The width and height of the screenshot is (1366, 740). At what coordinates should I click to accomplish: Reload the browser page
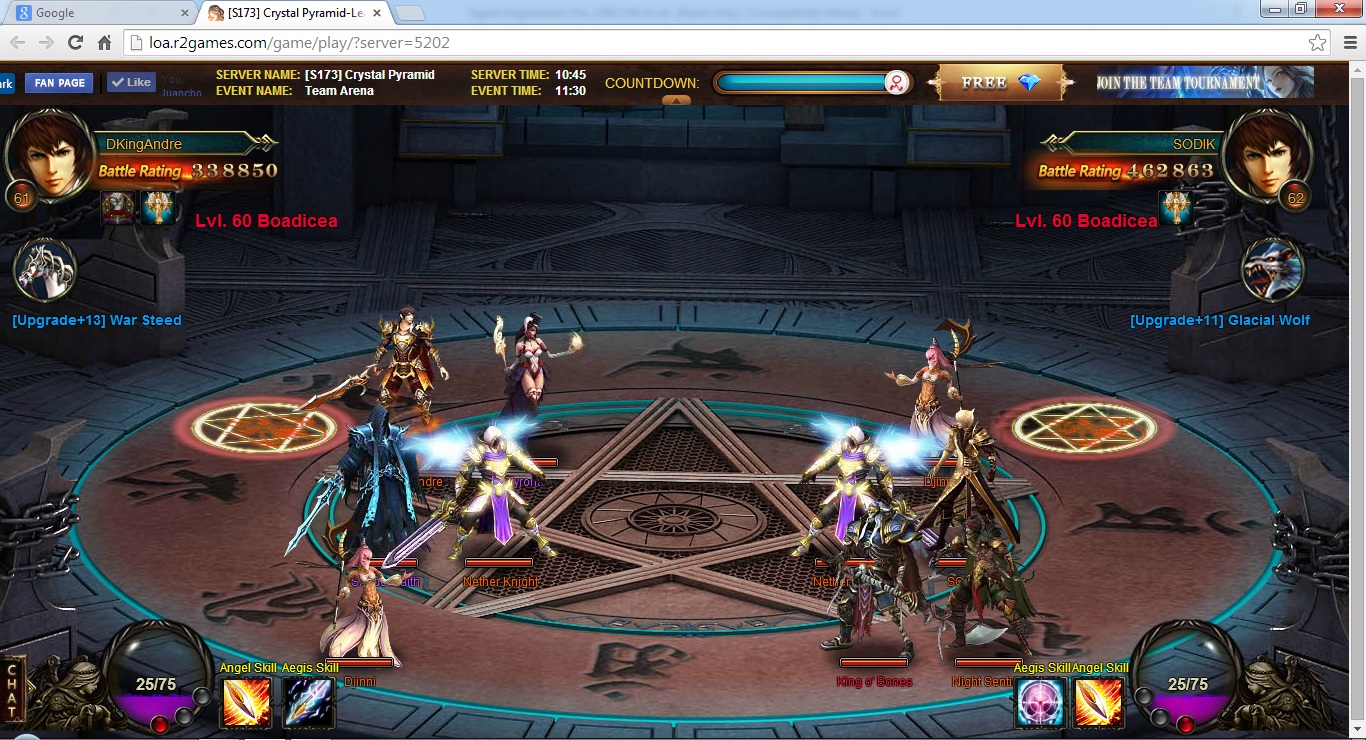tap(75, 43)
